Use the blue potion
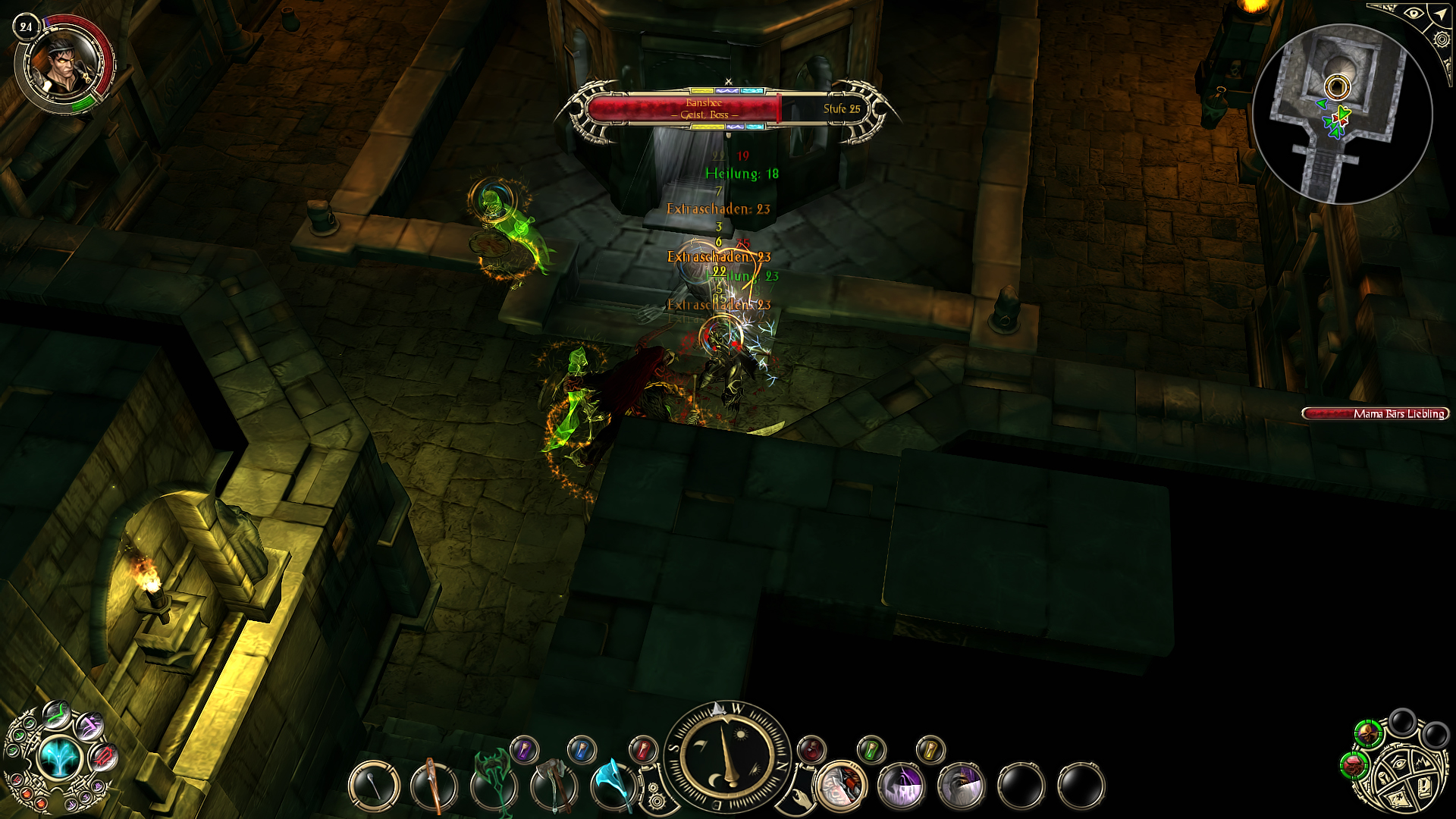 point(582,749)
